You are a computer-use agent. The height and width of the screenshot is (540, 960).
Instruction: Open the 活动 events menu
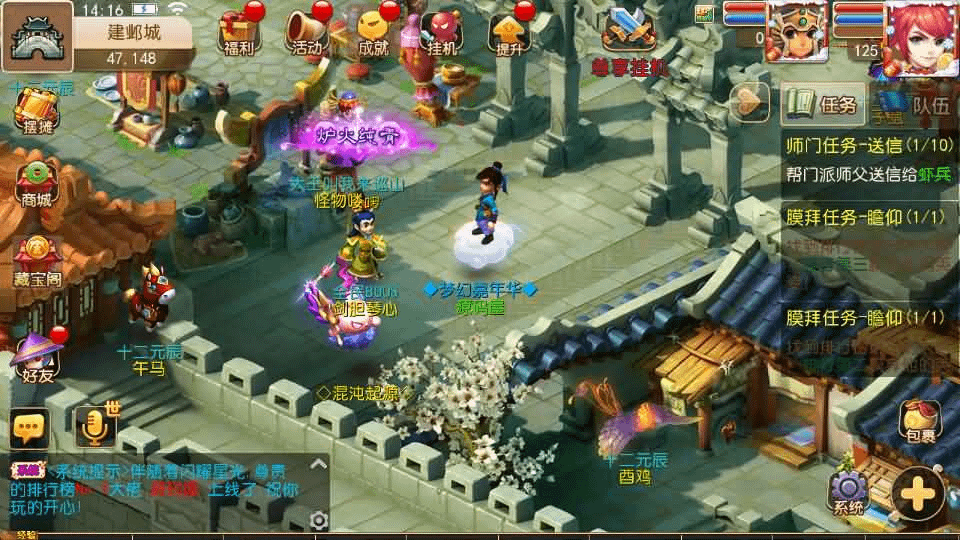(x=307, y=32)
